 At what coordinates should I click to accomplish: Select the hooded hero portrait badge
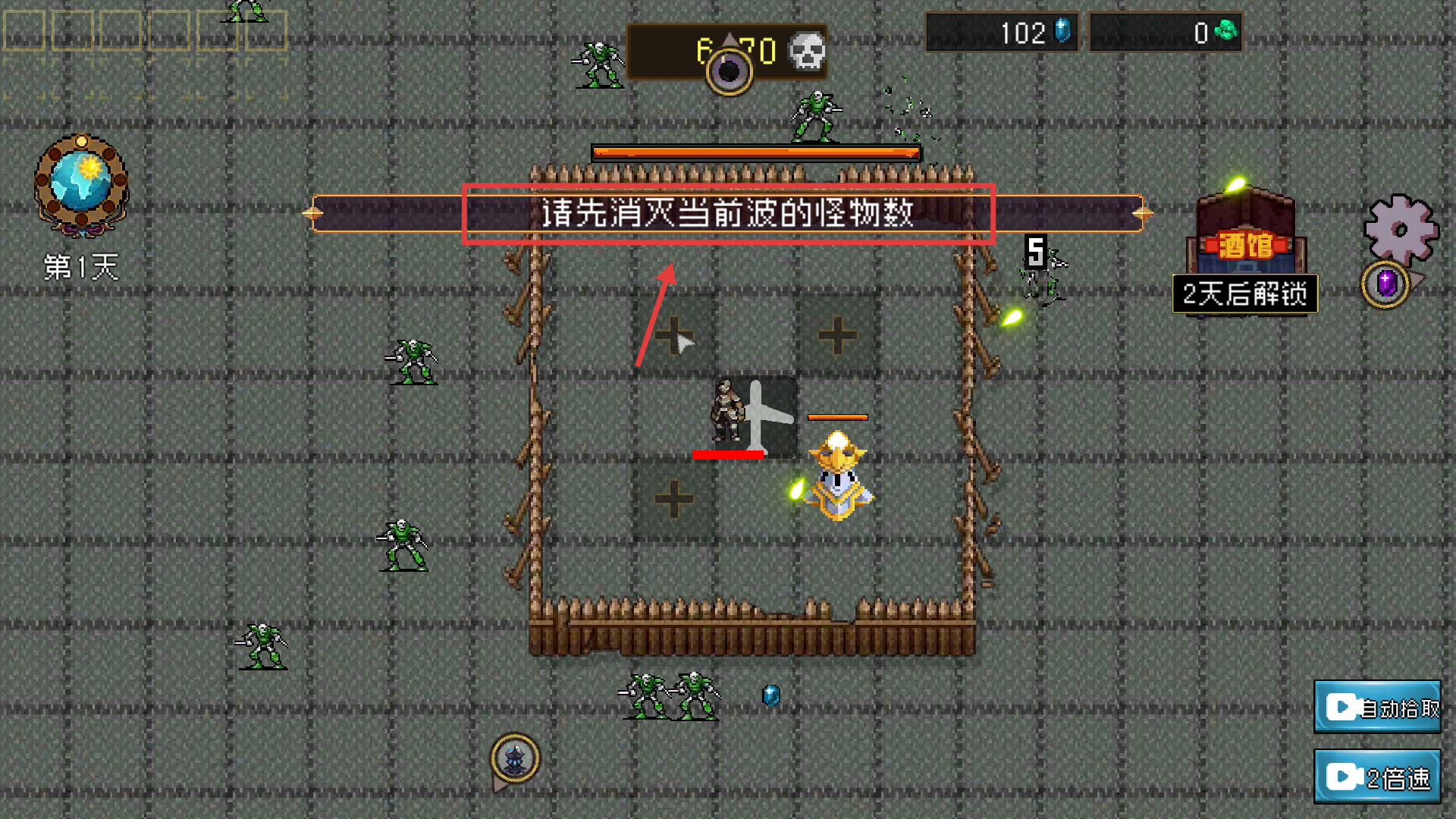click(x=515, y=758)
